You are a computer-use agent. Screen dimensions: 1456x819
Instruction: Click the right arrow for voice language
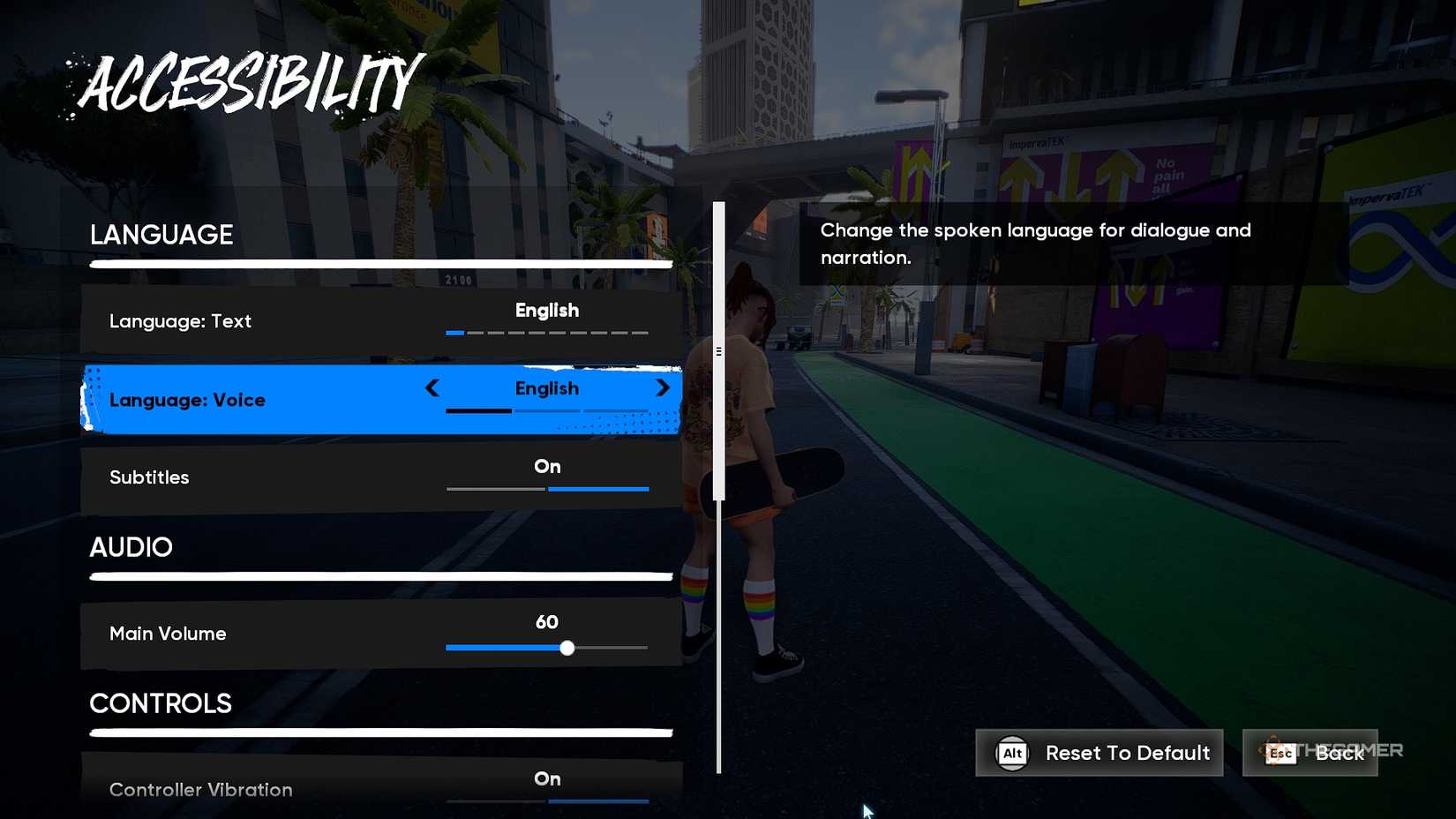pos(663,388)
